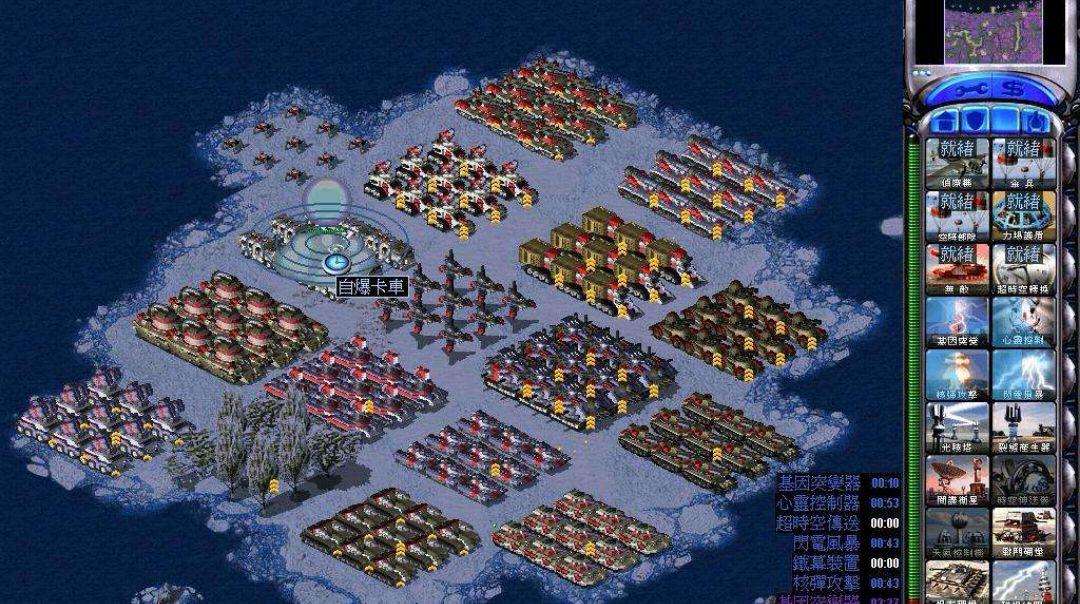Launch the 核彈攻擊 nuclear strike icon
Image resolution: width=1080 pixels, height=604 pixels.
(x=956, y=373)
